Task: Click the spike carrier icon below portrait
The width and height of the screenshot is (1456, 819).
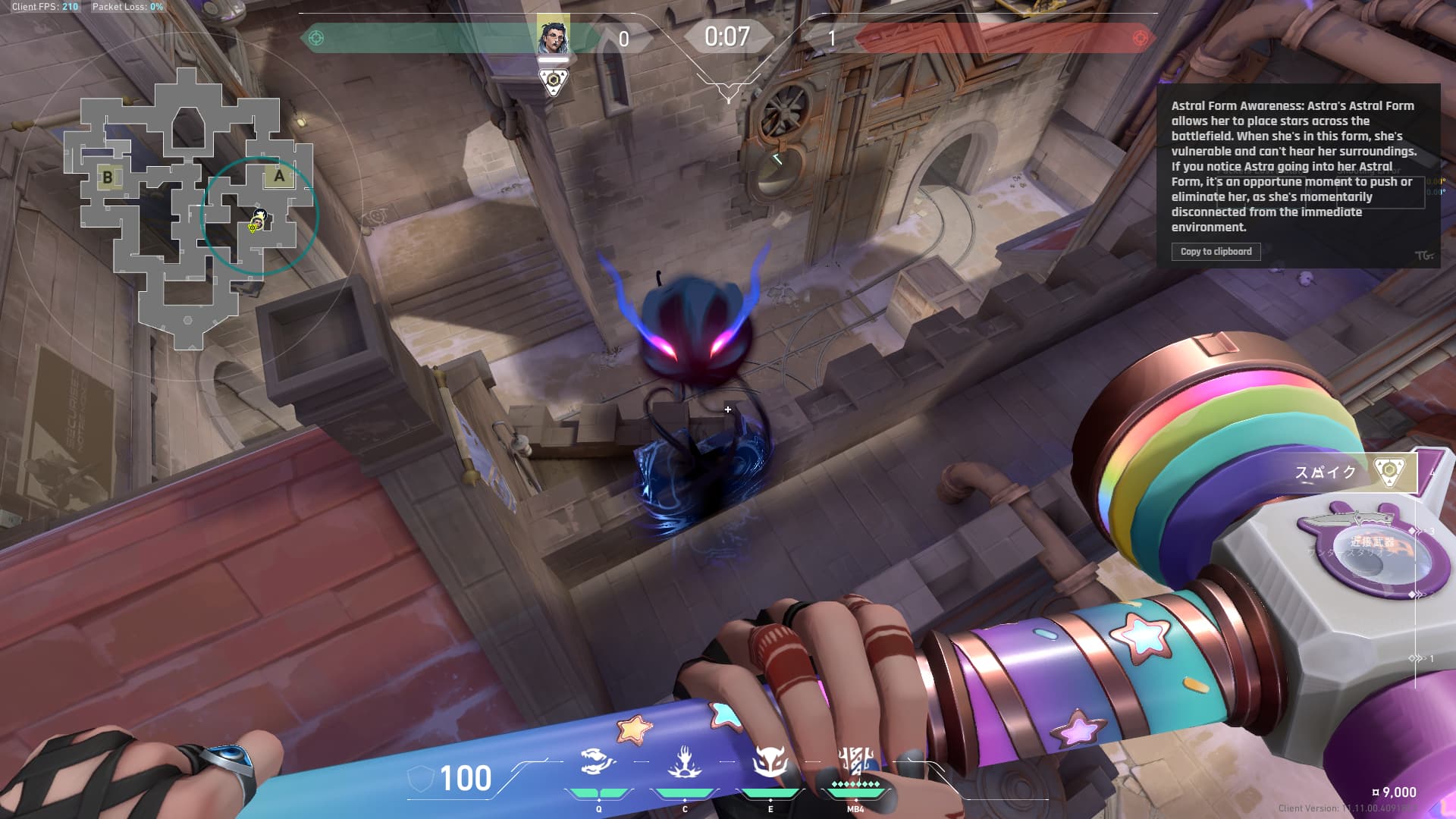Action: point(553,81)
